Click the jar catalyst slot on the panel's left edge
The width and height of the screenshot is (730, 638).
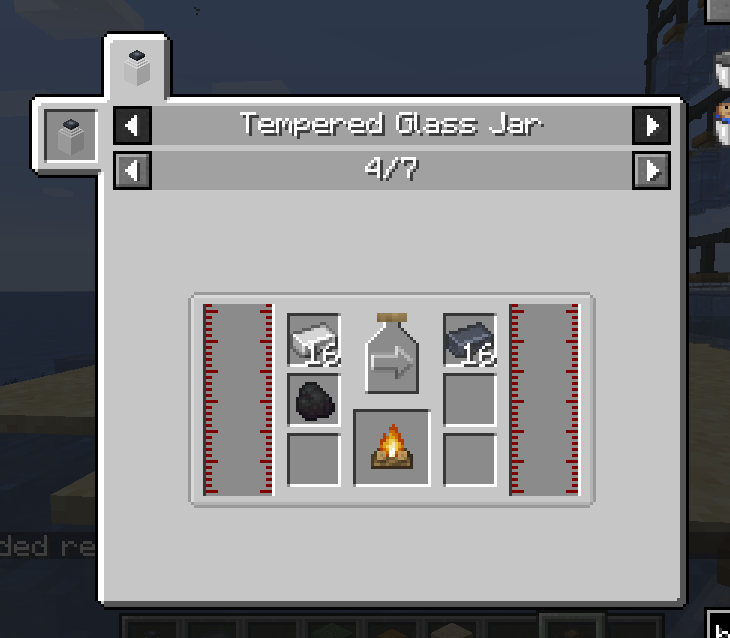click(x=71, y=135)
